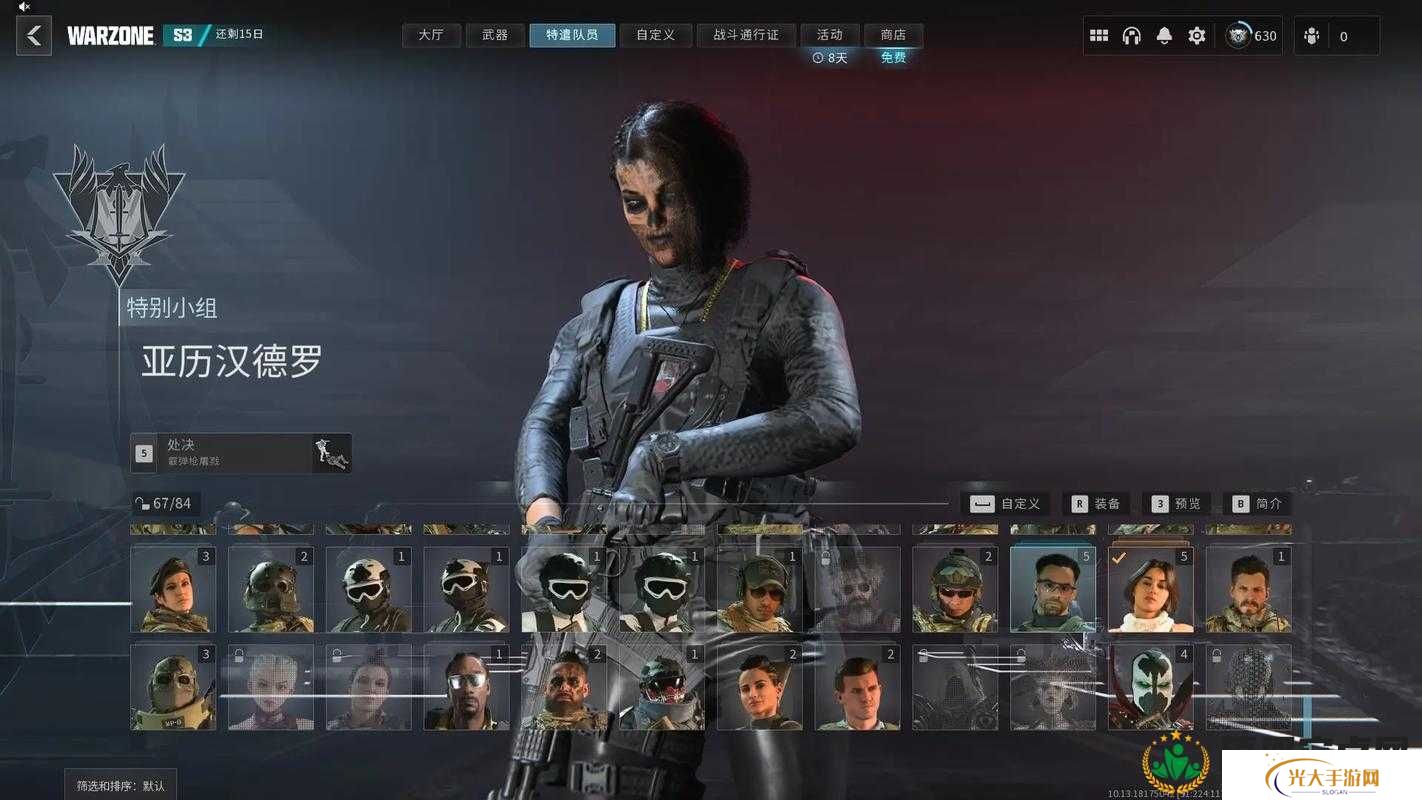1422x800 pixels.
Task: Select the 自定义 top navigation tab
Action: click(x=655, y=35)
